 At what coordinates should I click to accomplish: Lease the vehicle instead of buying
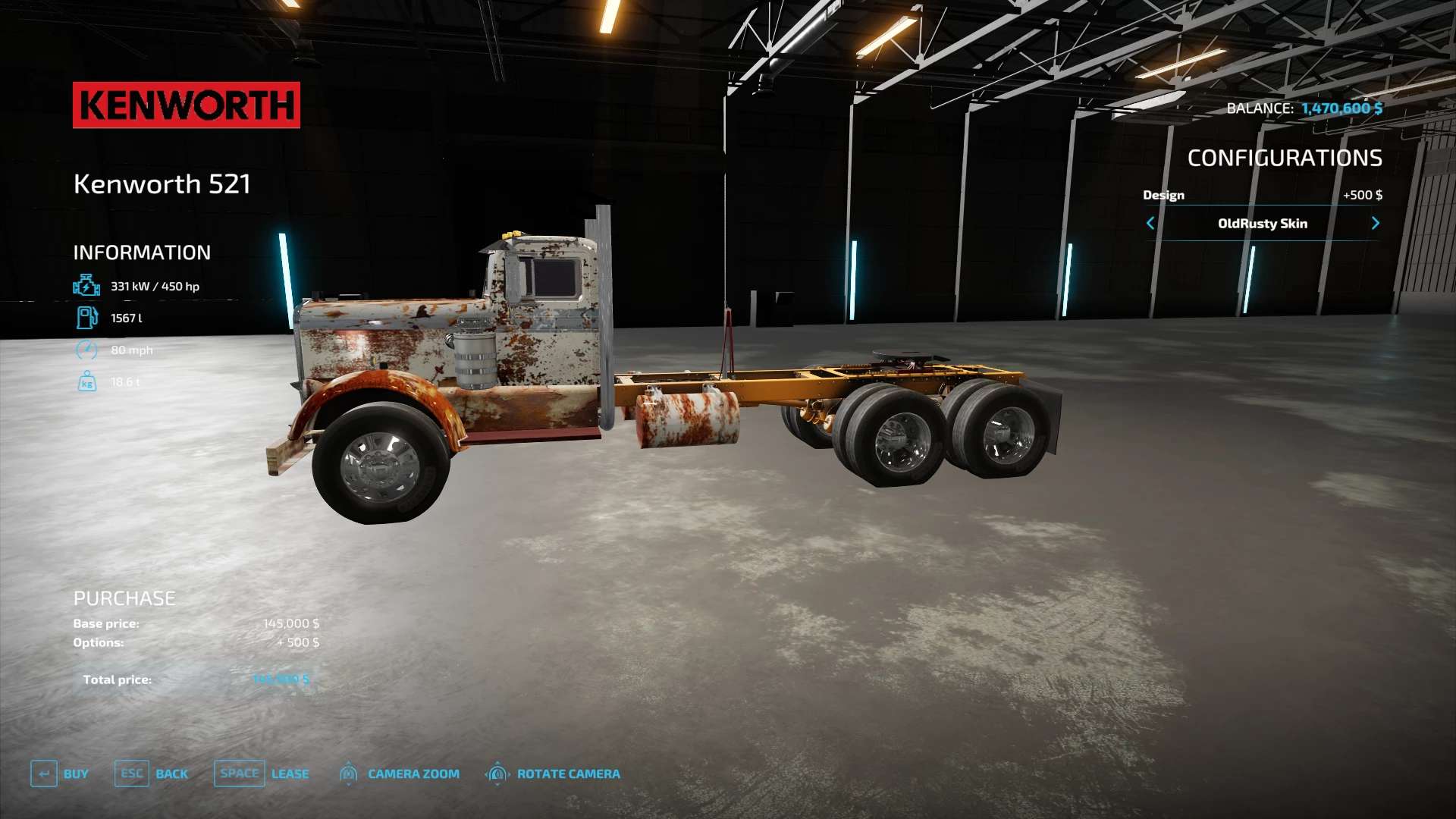(262, 773)
